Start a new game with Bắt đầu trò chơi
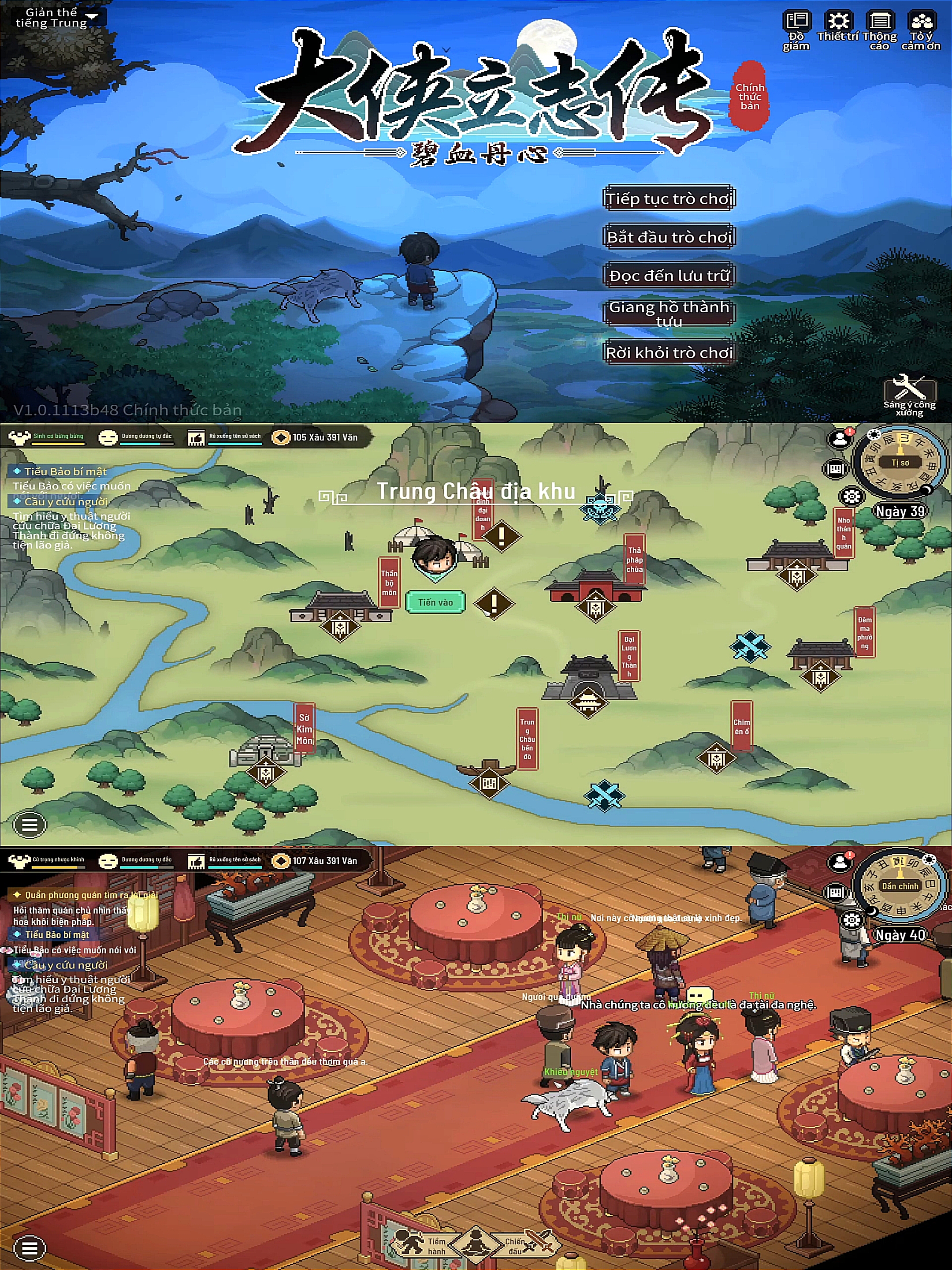Viewport: 952px width, 1270px height. click(669, 236)
